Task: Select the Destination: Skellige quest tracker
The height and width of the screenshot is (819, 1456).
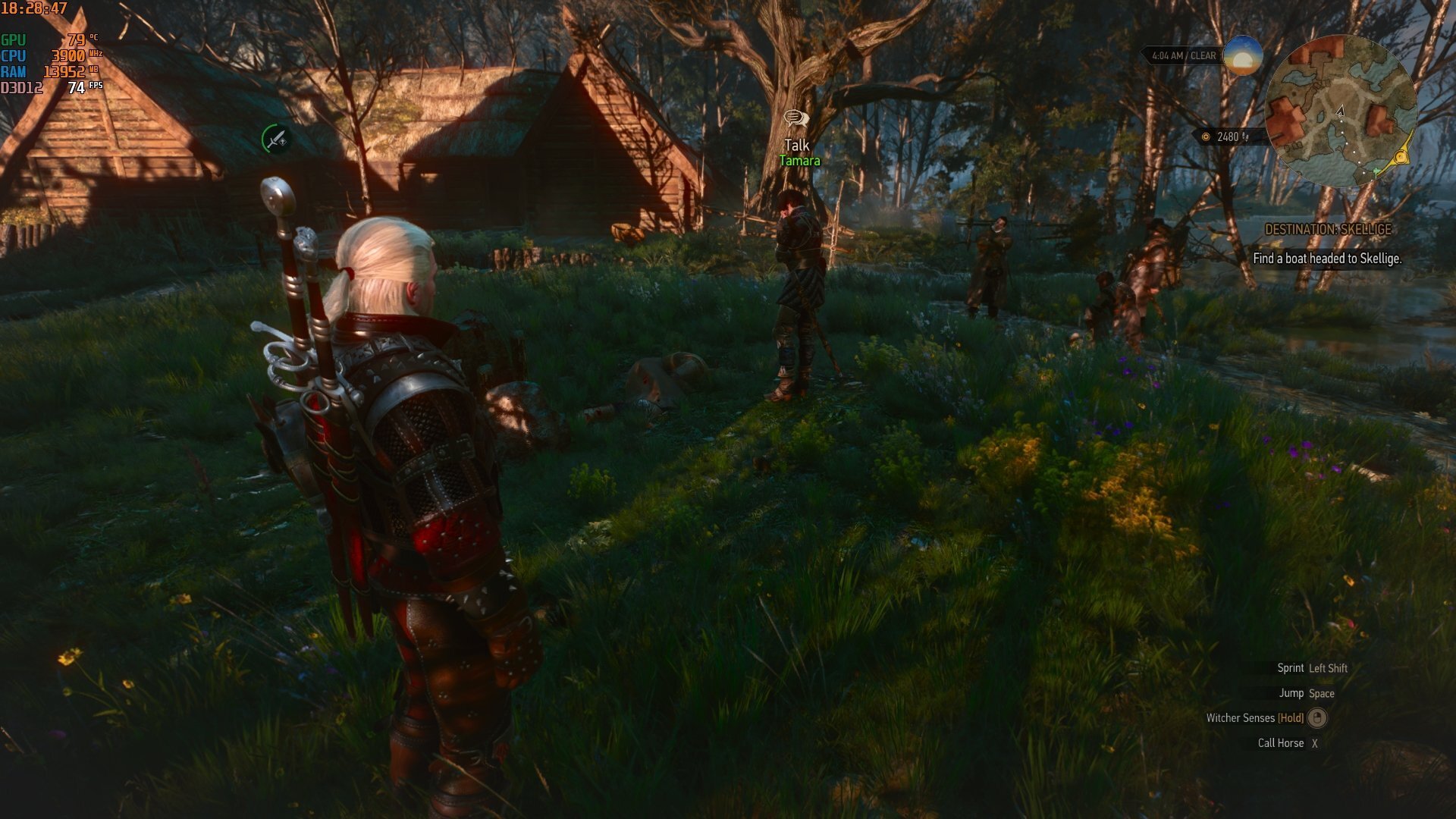Action: (1328, 230)
